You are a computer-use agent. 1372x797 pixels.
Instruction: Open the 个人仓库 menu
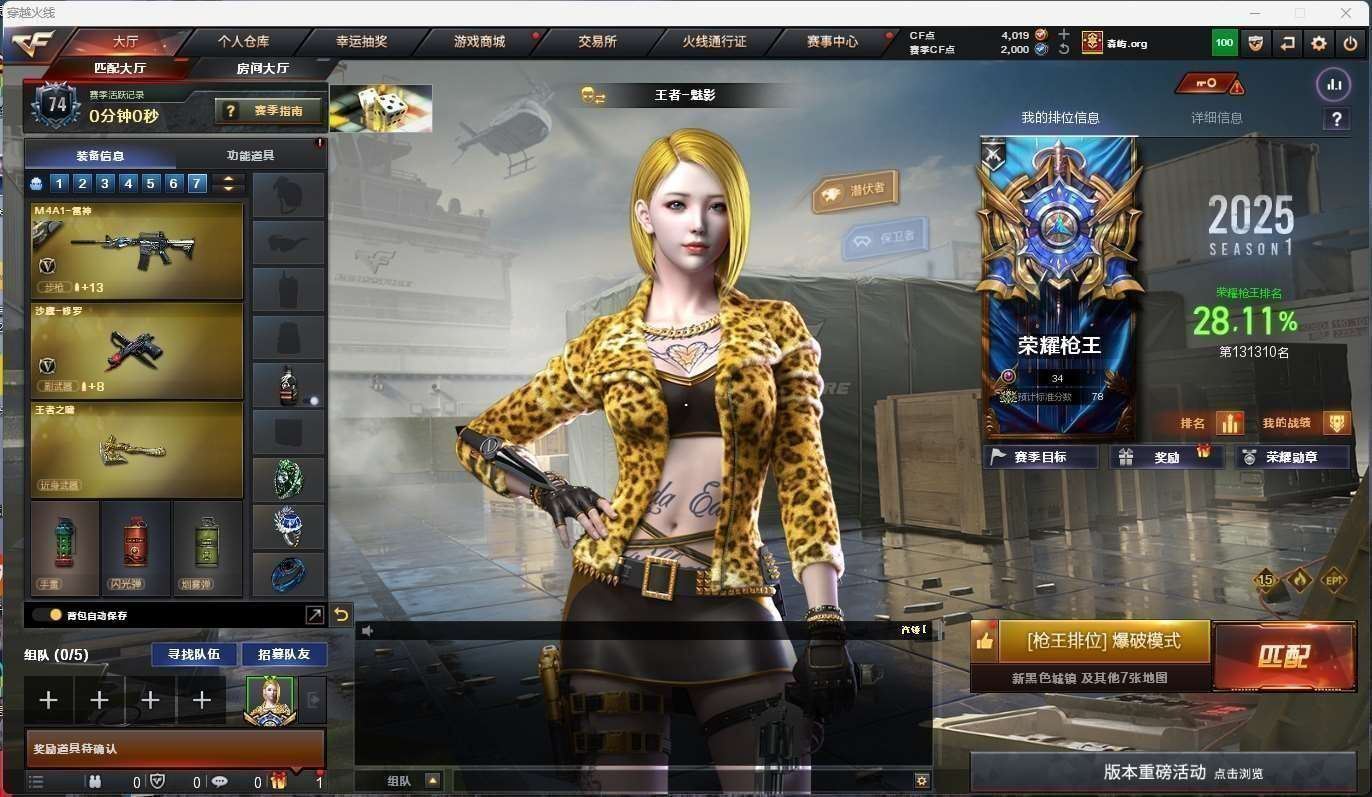pos(243,42)
